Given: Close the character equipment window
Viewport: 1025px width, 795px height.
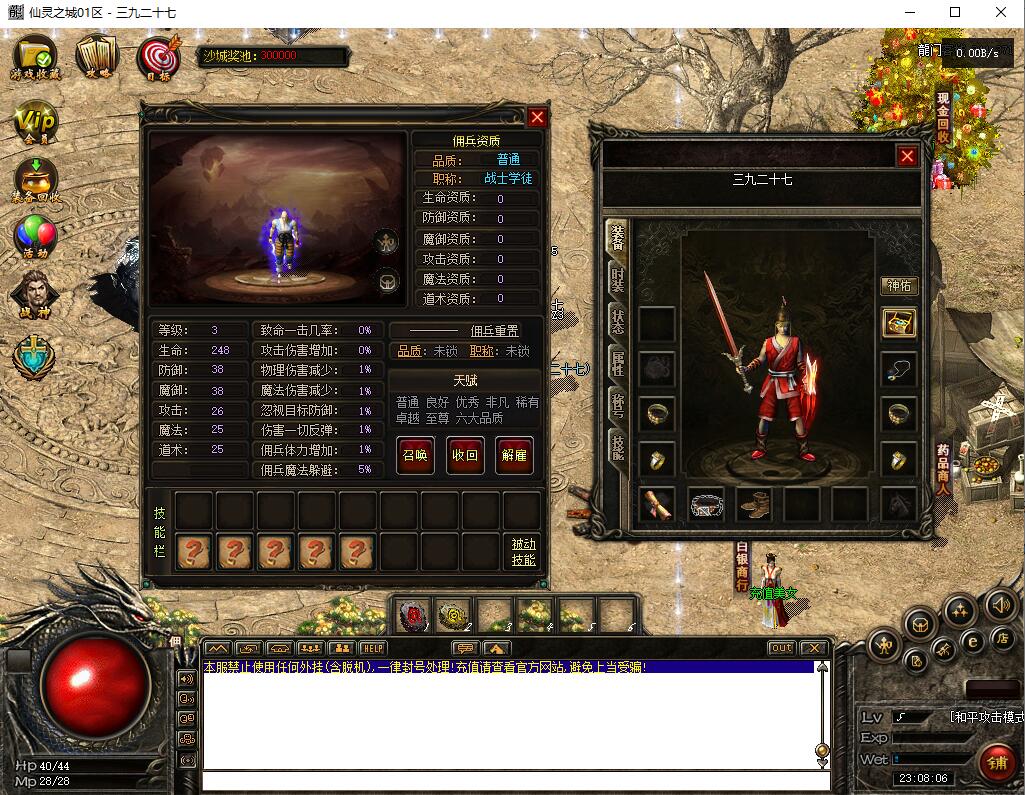Looking at the screenshot, I should pos(907,156).
